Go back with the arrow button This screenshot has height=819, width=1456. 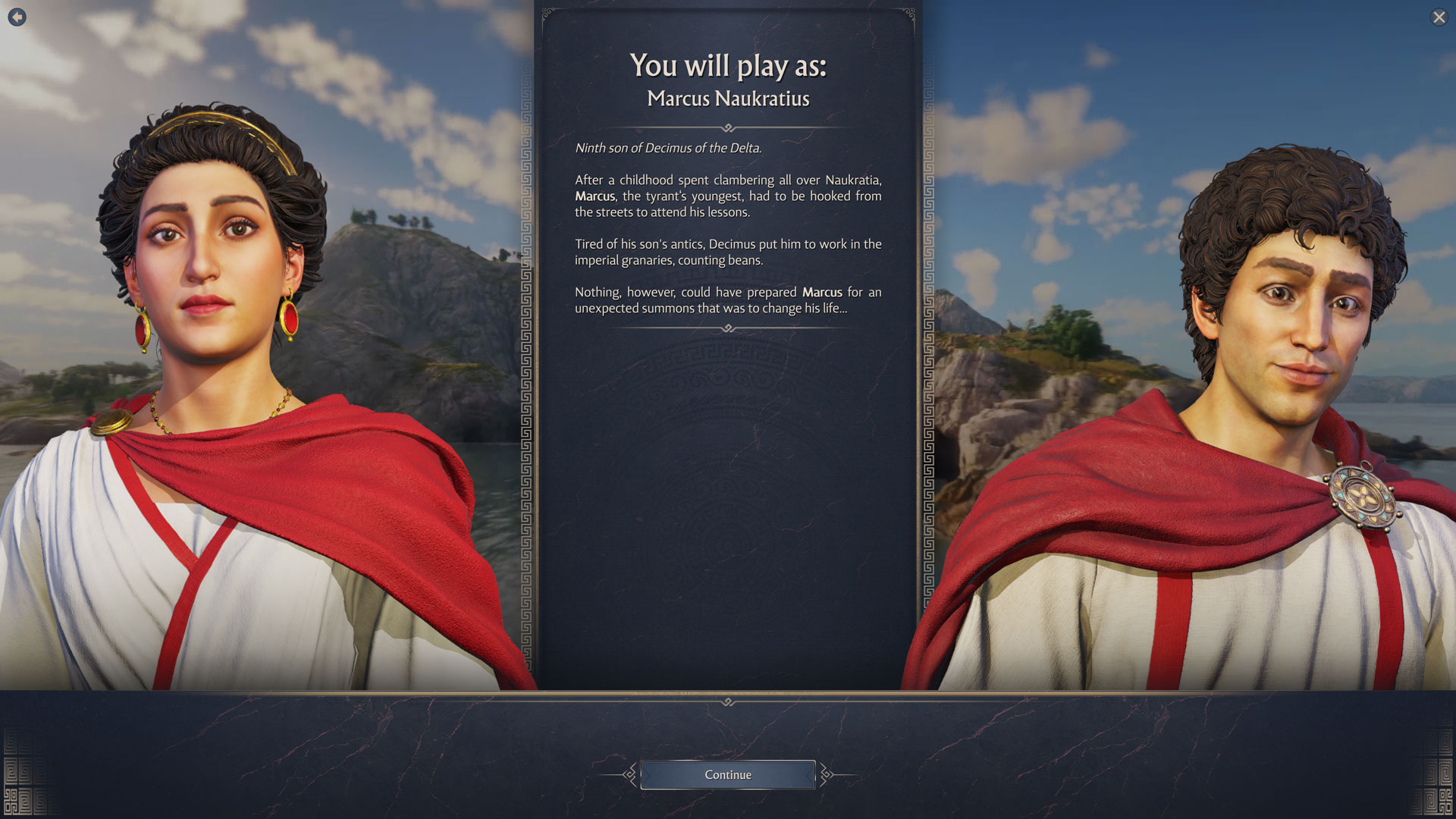coord(17,17)
